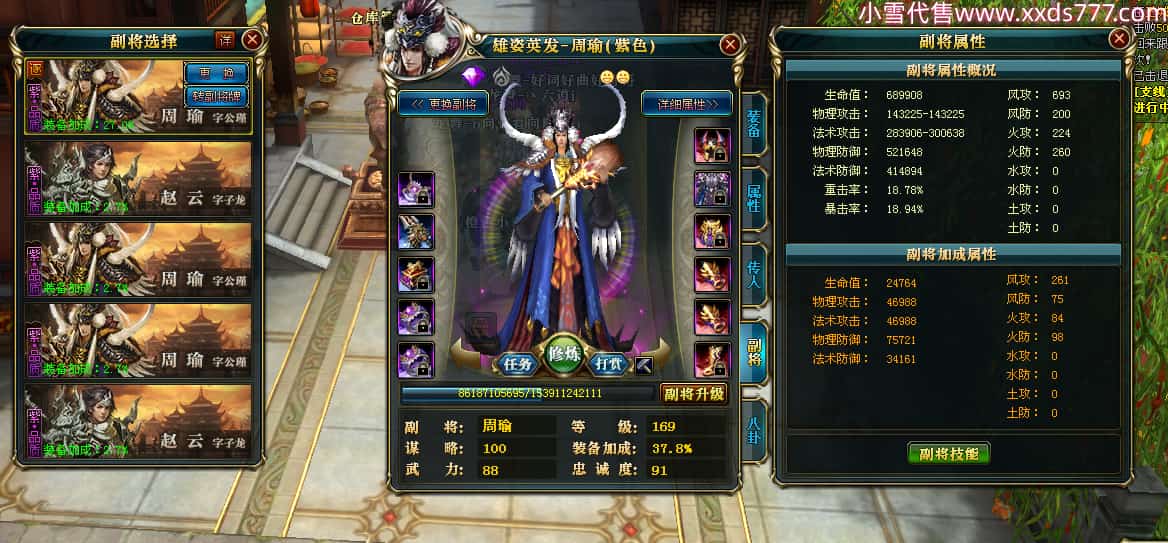Switch to the 装备 tab

[753, 123]
